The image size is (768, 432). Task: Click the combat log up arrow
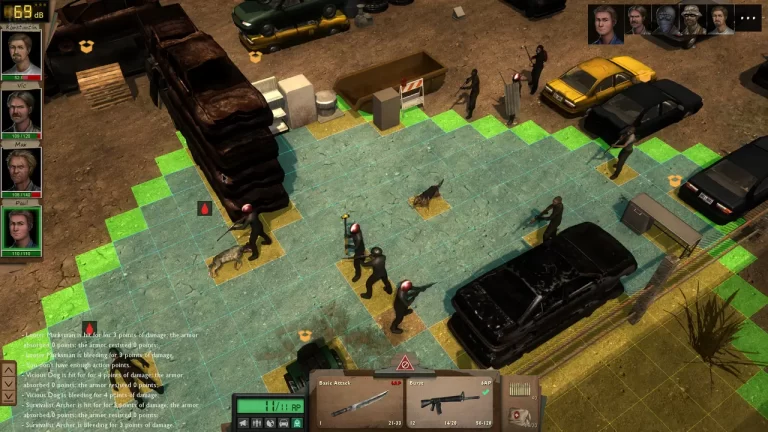[x=9, y=369]
